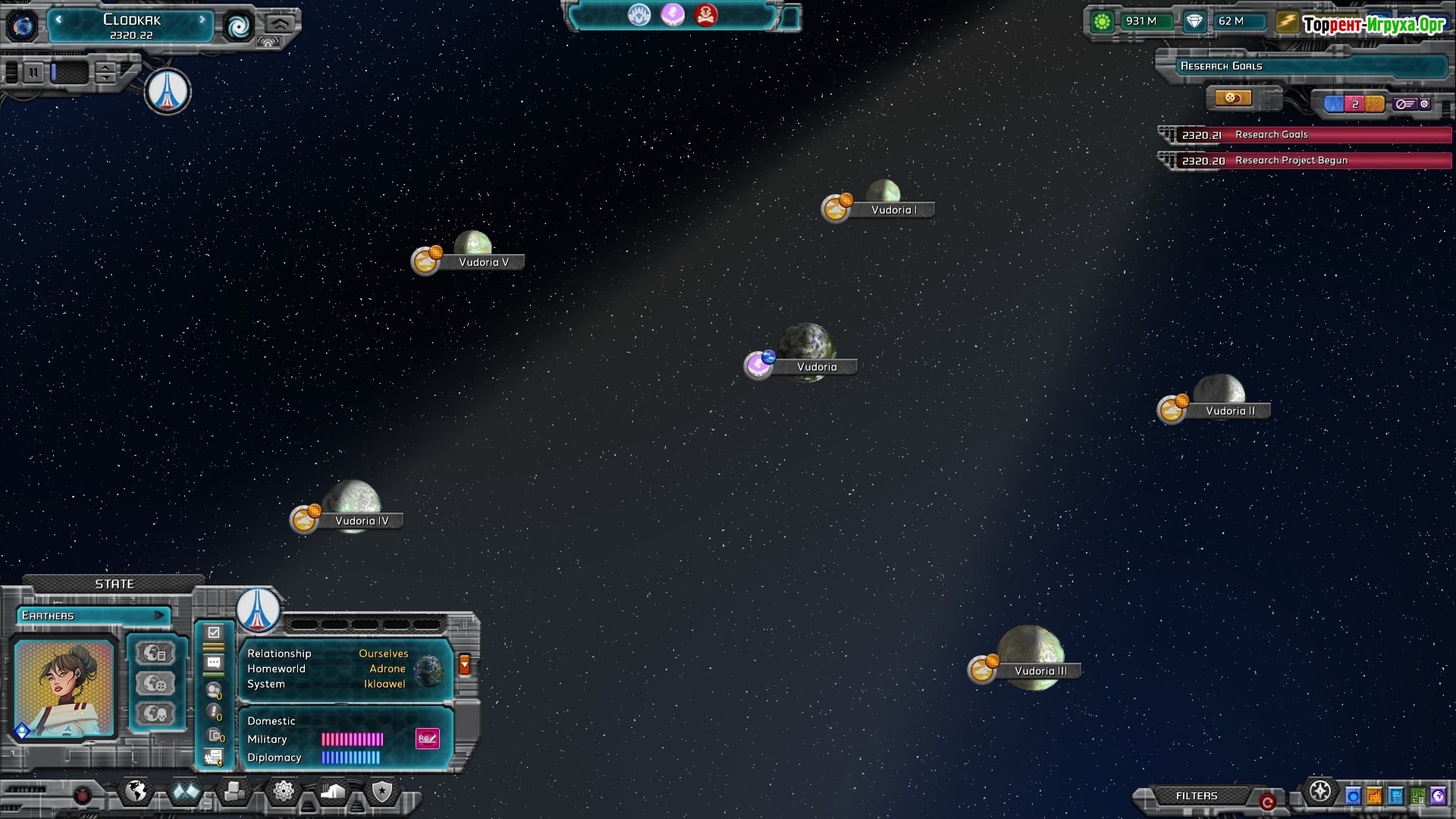This screenshot has width=1456, height=819.
Task: Open the shield star military tab
Action: [x=382, y=792]
